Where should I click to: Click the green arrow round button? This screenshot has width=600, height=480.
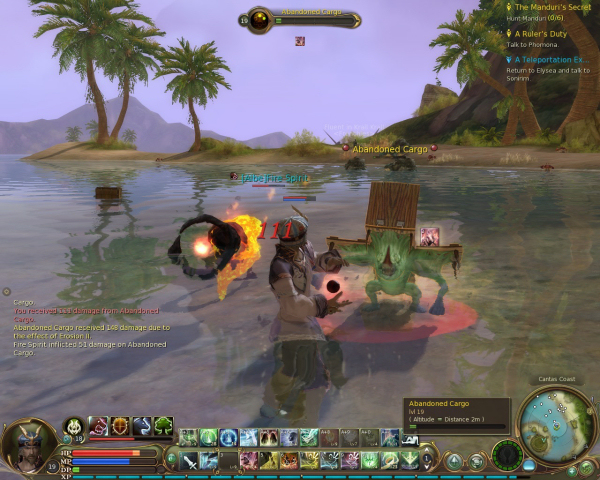tap(454, 461)
